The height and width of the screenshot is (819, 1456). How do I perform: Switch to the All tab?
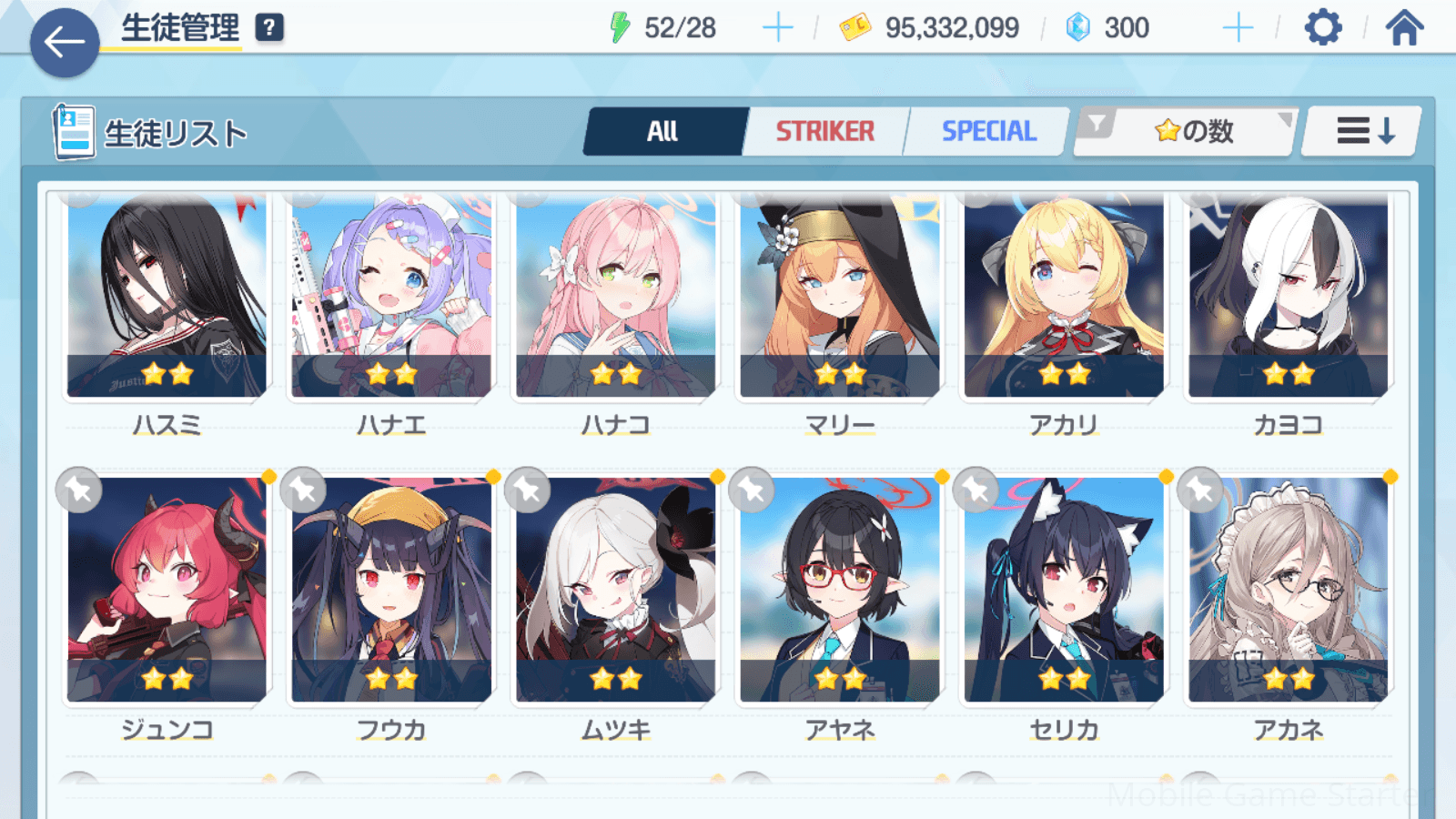[663, 132]
